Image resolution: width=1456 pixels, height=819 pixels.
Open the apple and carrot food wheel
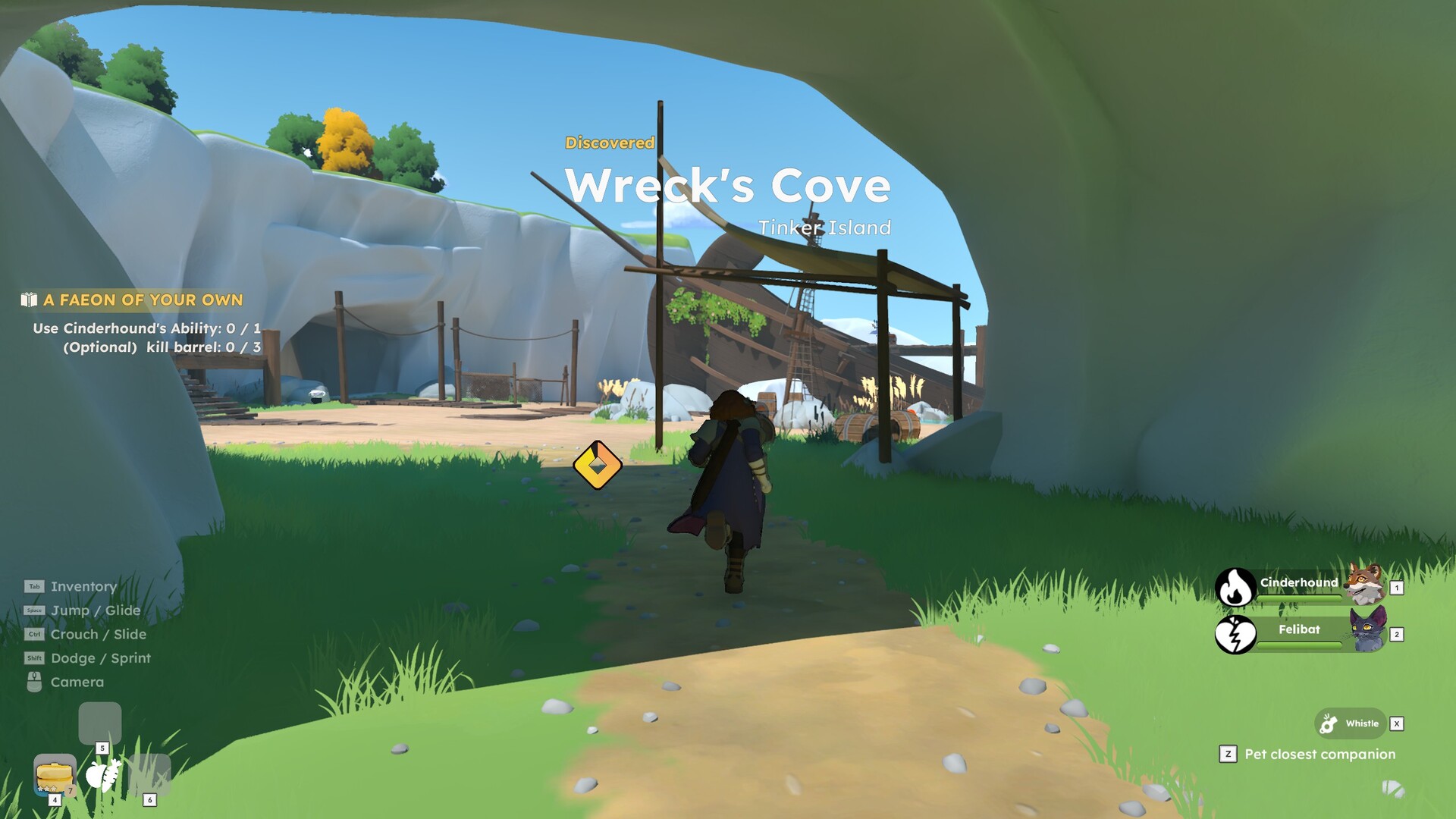(102, 775)
